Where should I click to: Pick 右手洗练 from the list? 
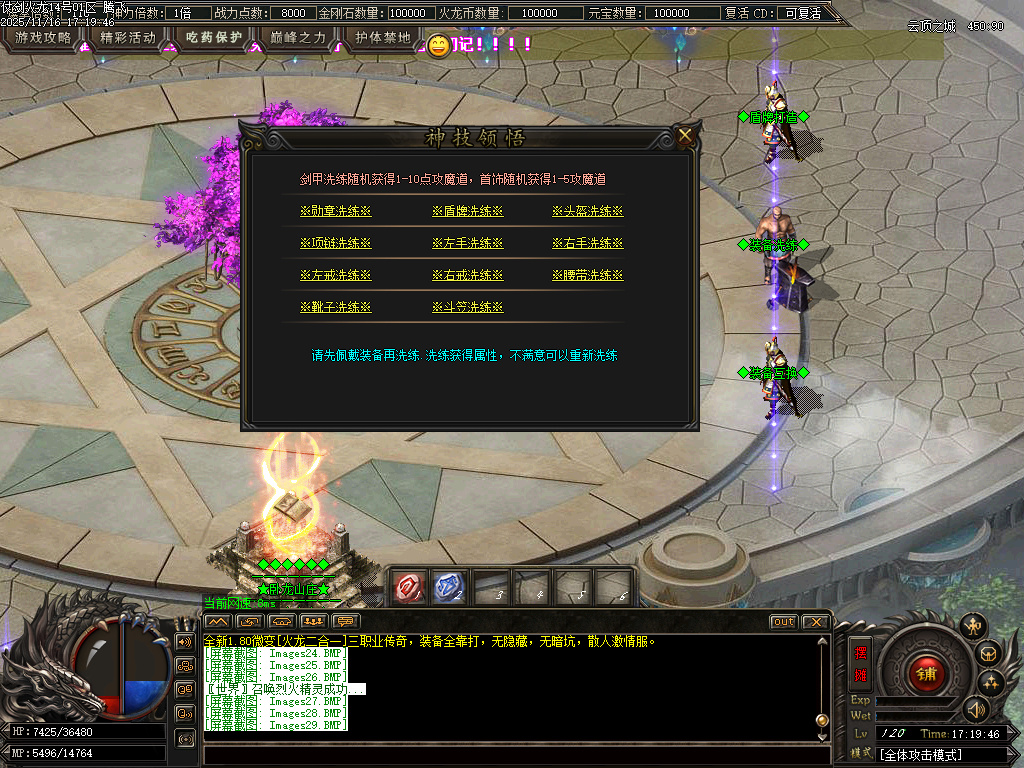click(587, 244)
